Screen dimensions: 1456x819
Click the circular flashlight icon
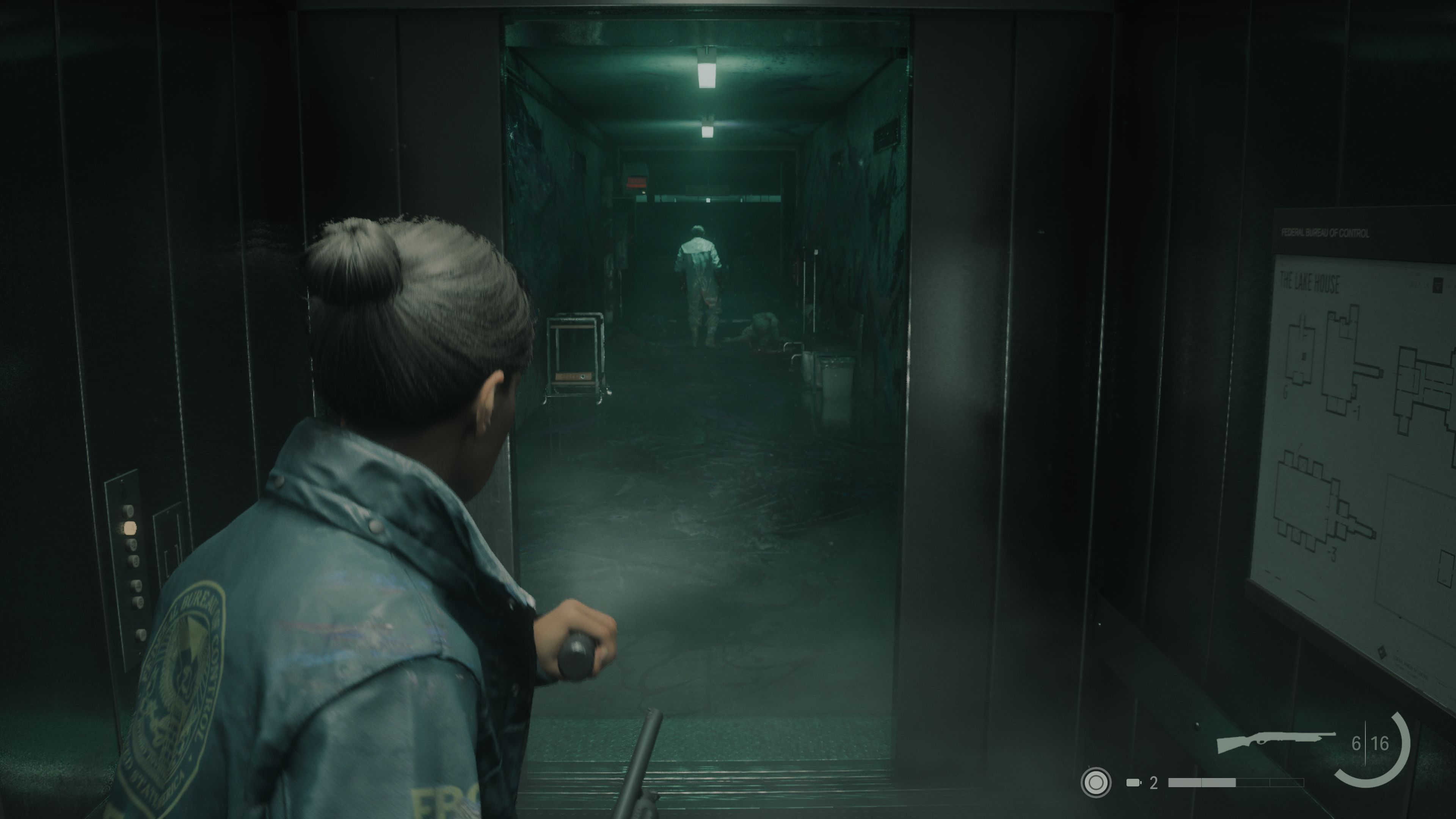click(x=1095, y=783)
